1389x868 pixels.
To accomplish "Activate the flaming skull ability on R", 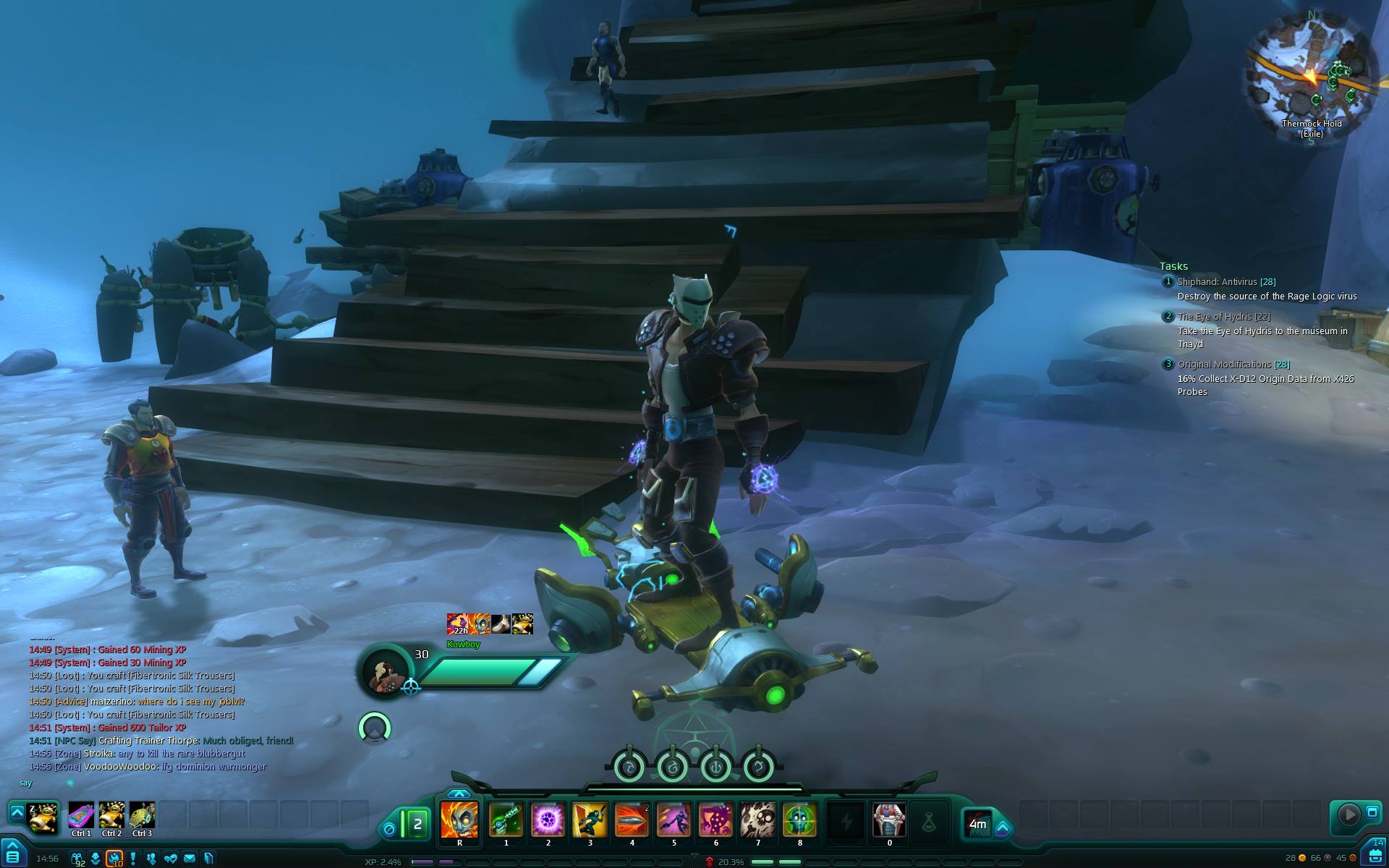I will pyautogui.click(x=459, y=820).
